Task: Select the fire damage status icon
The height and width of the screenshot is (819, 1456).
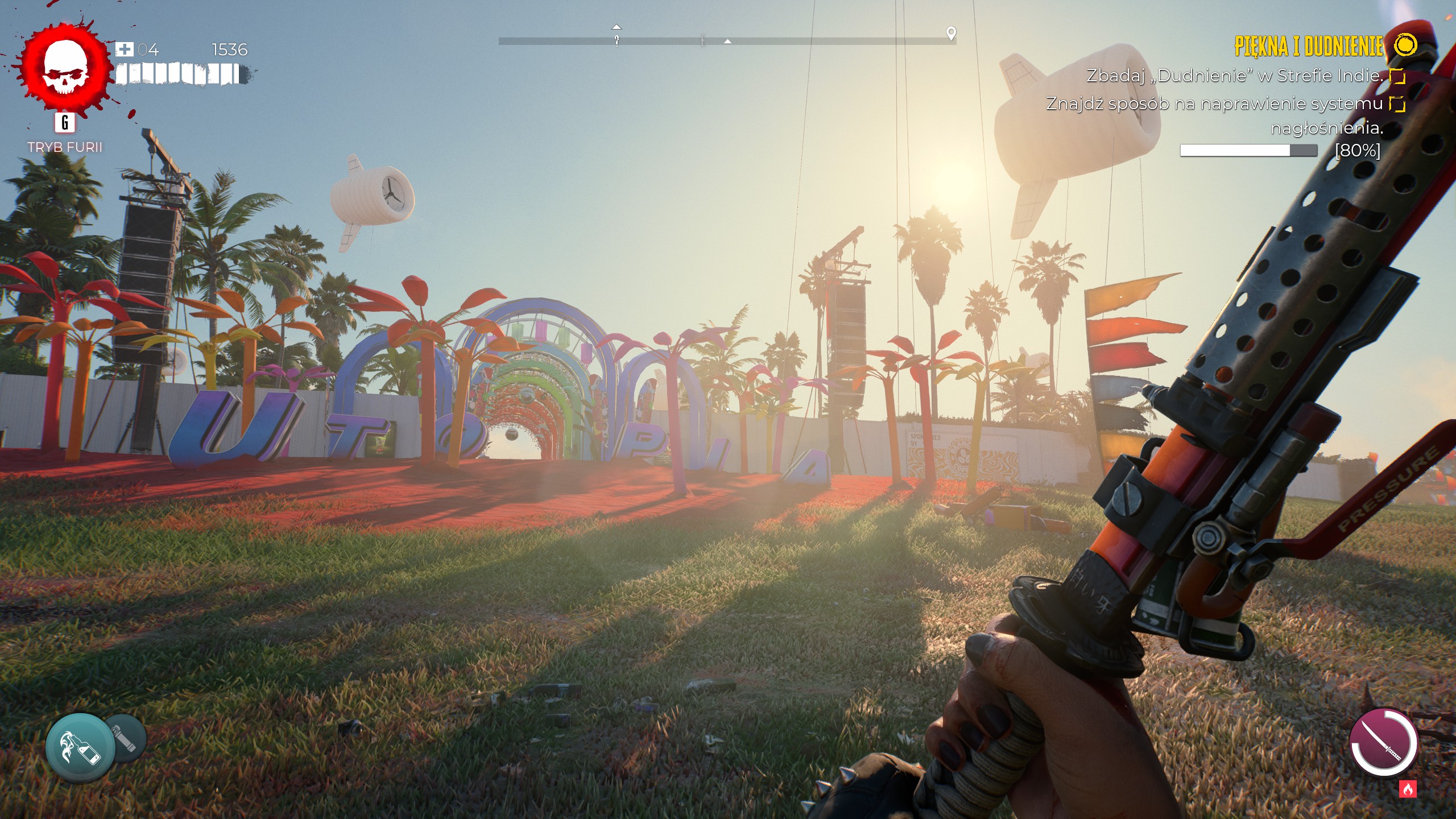Action: [1408, 789]
